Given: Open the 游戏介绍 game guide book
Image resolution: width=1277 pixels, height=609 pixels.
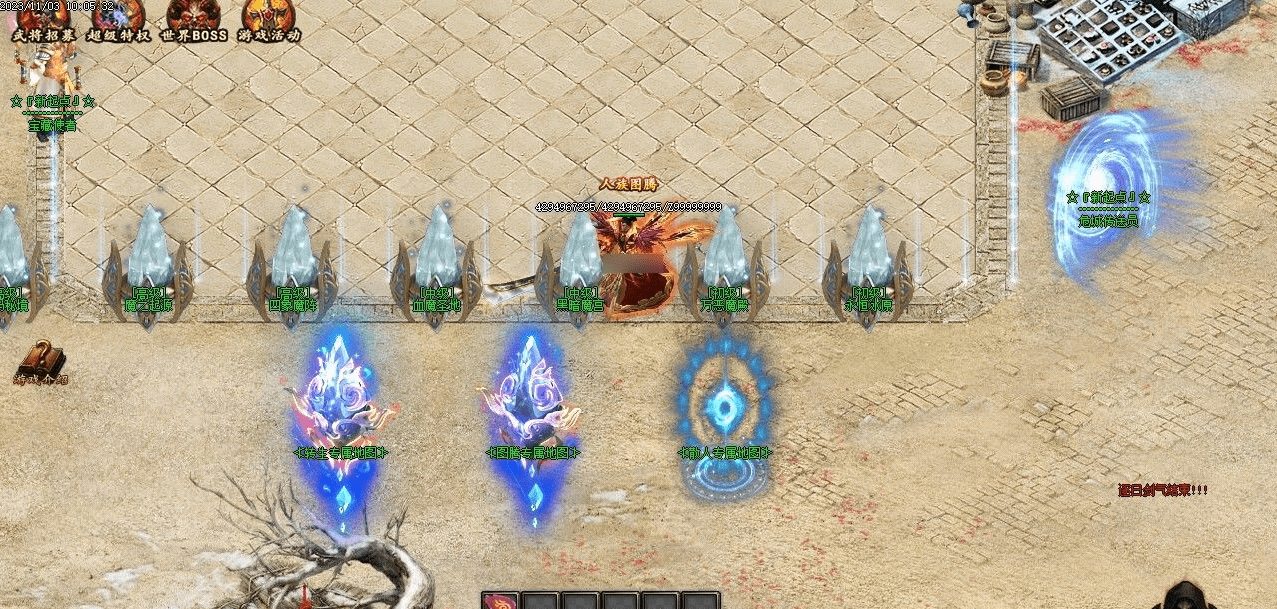Looking at the screenshot, I should [x=41, y=362].
